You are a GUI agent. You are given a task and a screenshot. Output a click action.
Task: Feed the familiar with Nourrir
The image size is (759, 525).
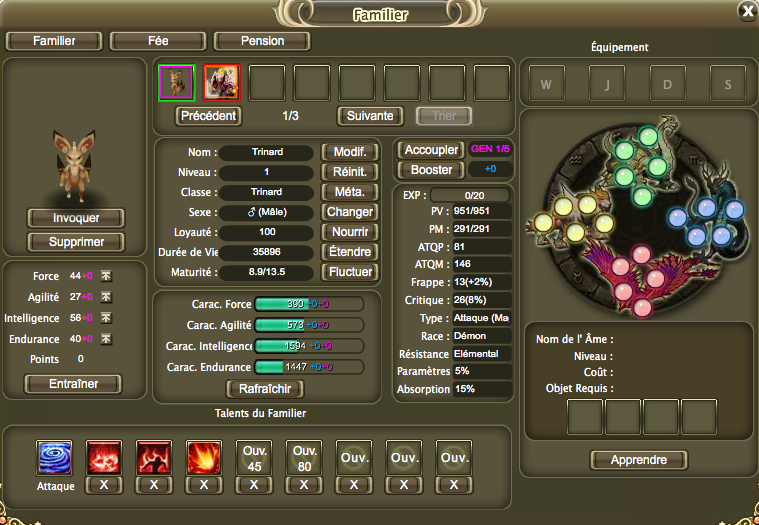[348, 232]
